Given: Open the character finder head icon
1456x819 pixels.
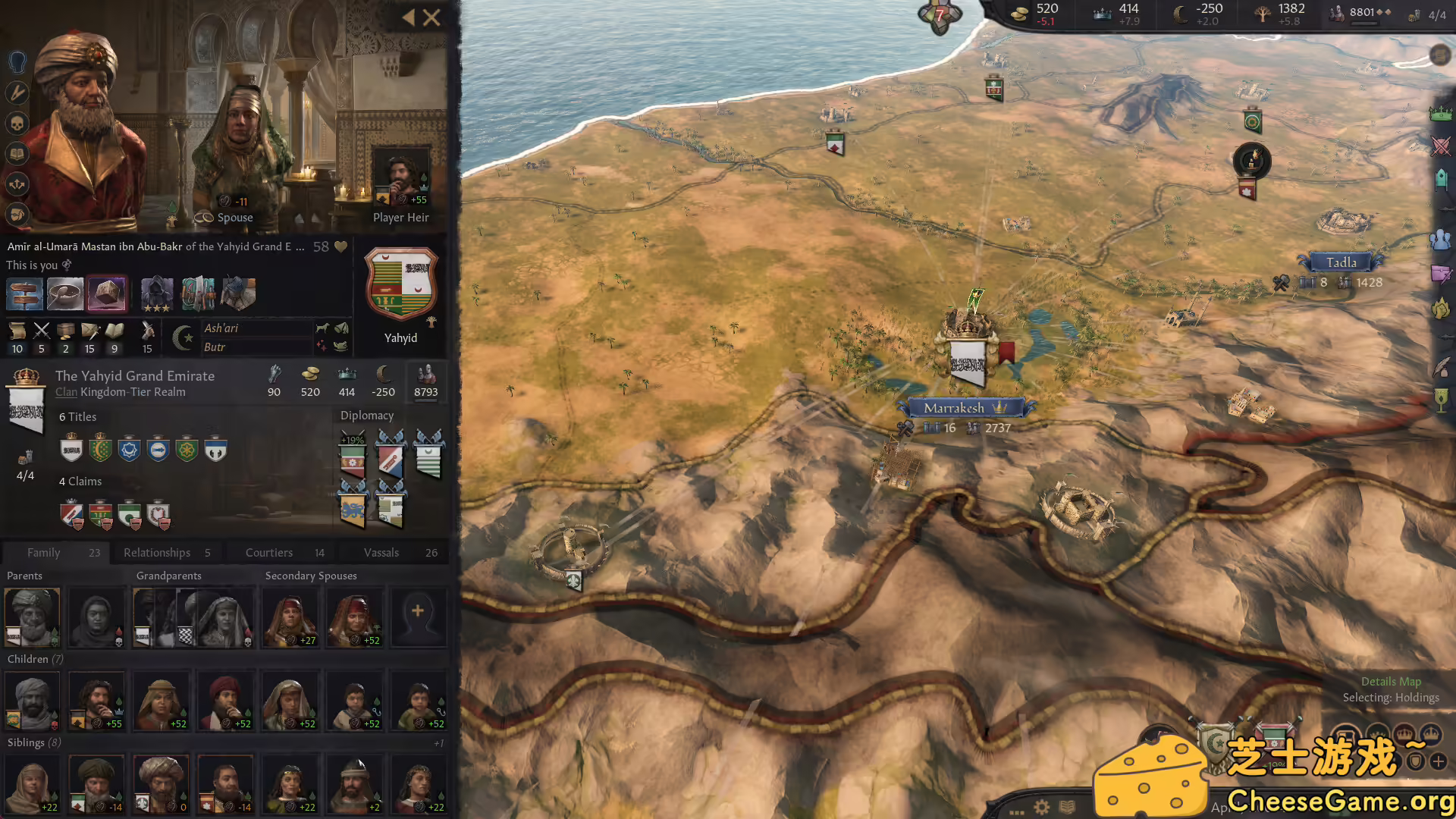Looking at the screenshot, I should pyautogui.click(x=17, y=62).
